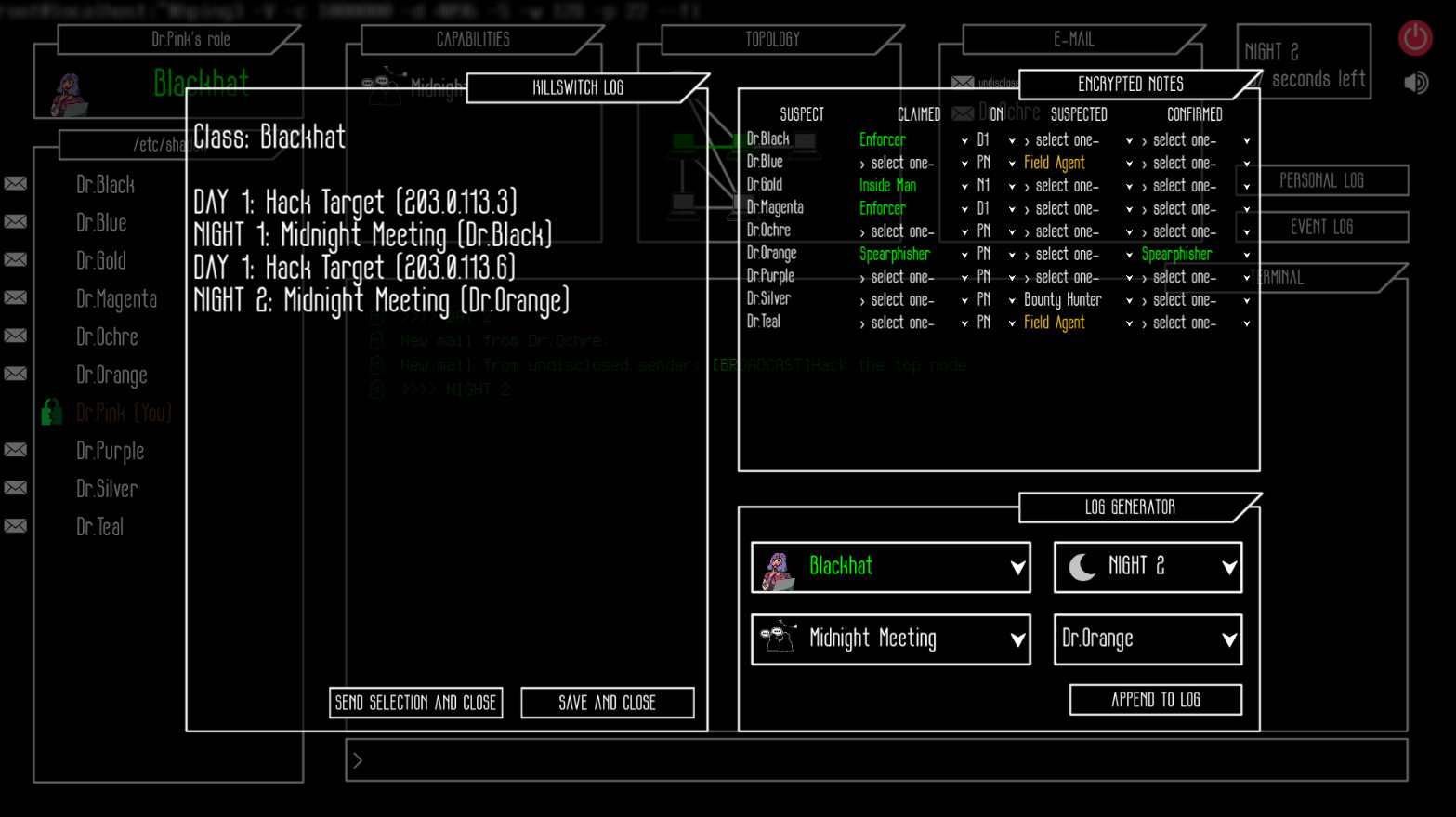Open the envelope icon beside Dr.Magenta
The height and width of the screenshot is (817, 1456).
[15, 297]
